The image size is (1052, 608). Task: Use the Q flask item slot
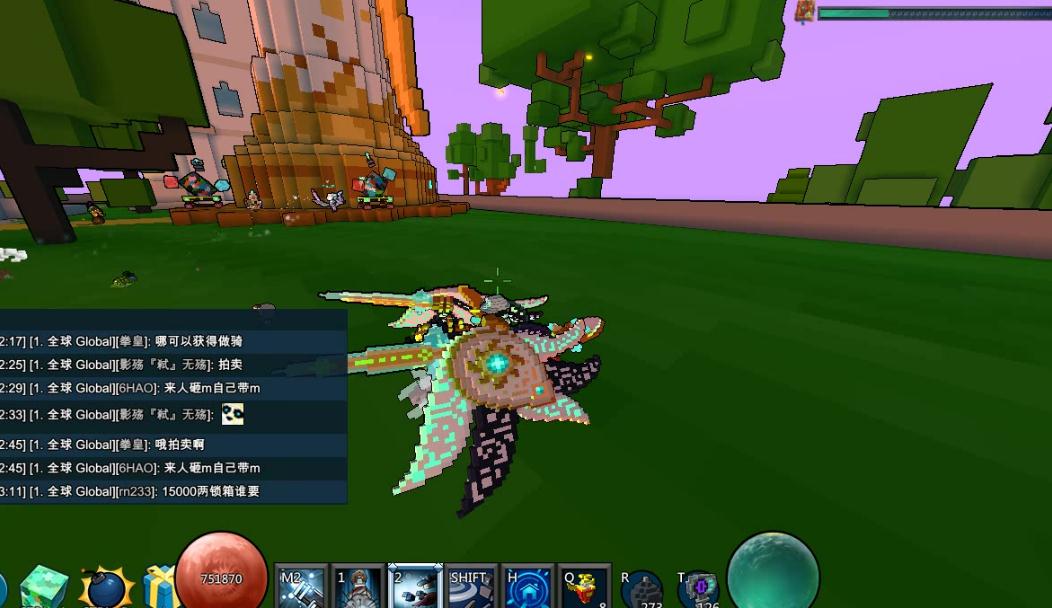[585, 587]
